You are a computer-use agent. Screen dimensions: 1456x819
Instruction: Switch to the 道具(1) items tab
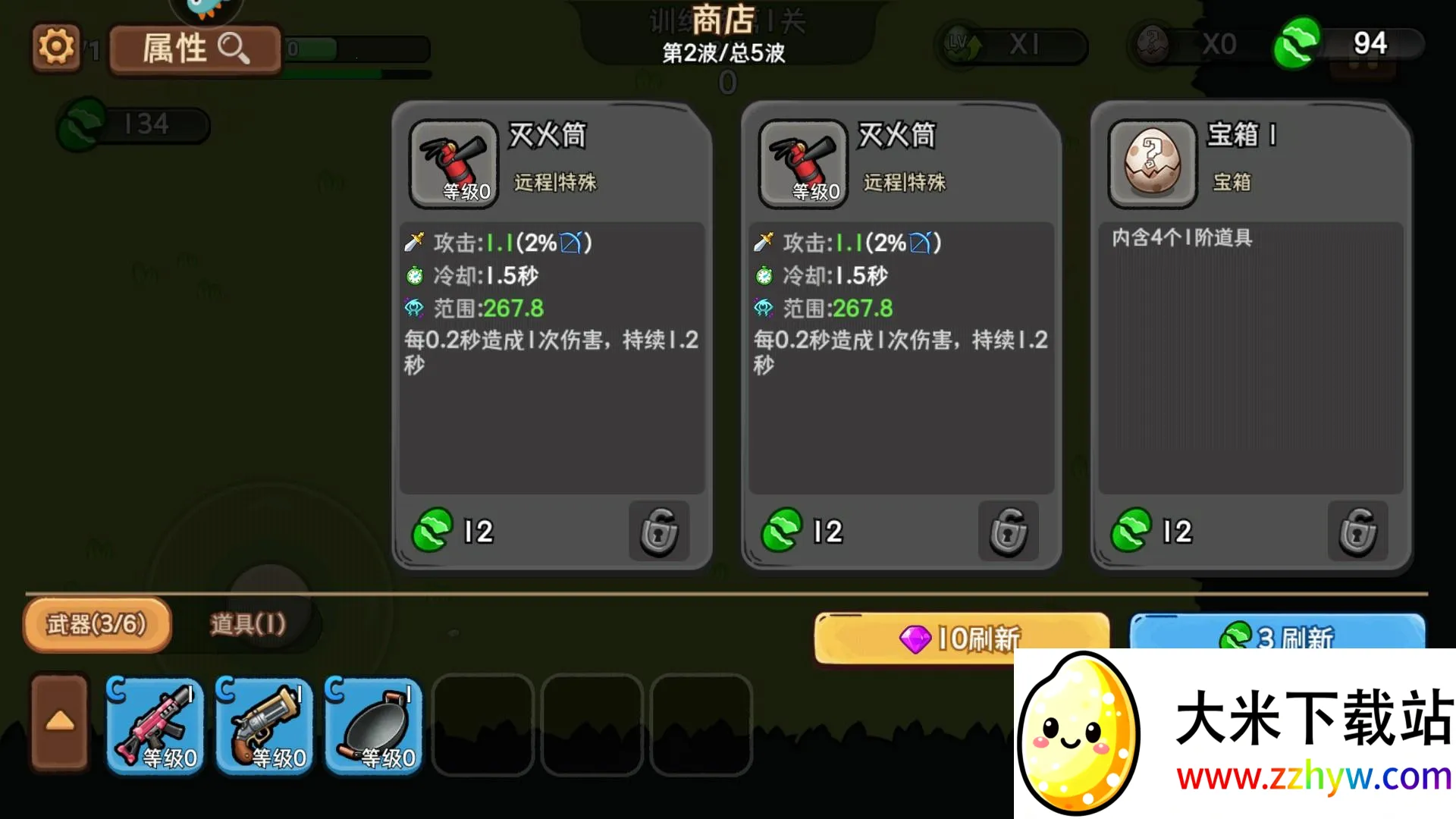pyautogui.click(x=248, y=624)
